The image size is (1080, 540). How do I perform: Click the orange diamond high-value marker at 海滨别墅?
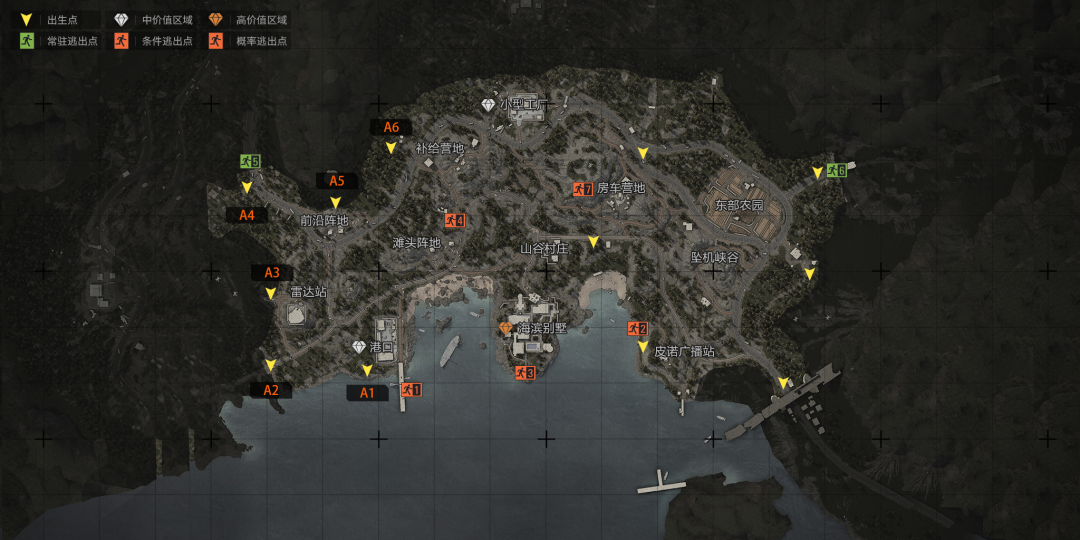506,328
